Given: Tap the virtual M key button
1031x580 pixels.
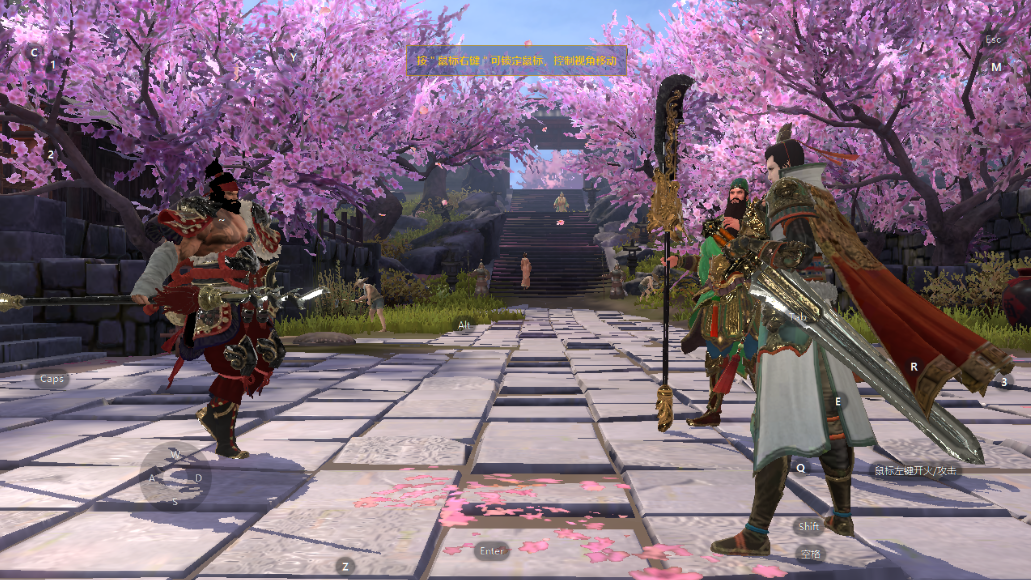Looking at the screenshot, I should click(x=996, y=67).
